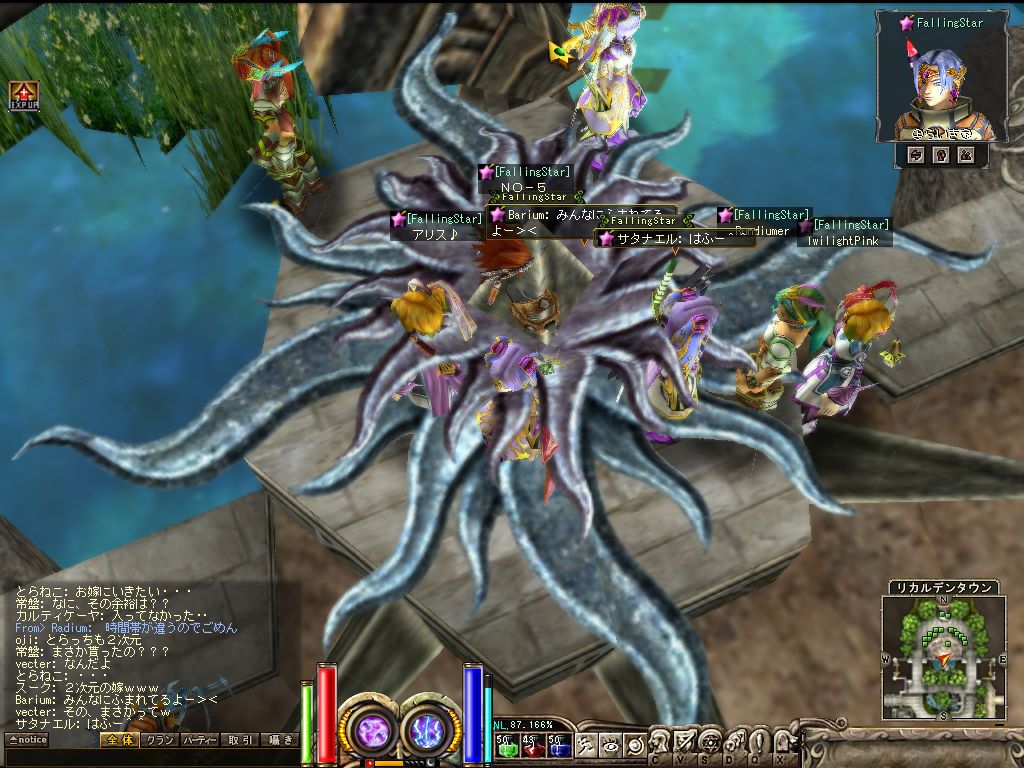Toggle the eye view icon
Viewport: 1024px width, 768px height.
click(x=610, y=745)
